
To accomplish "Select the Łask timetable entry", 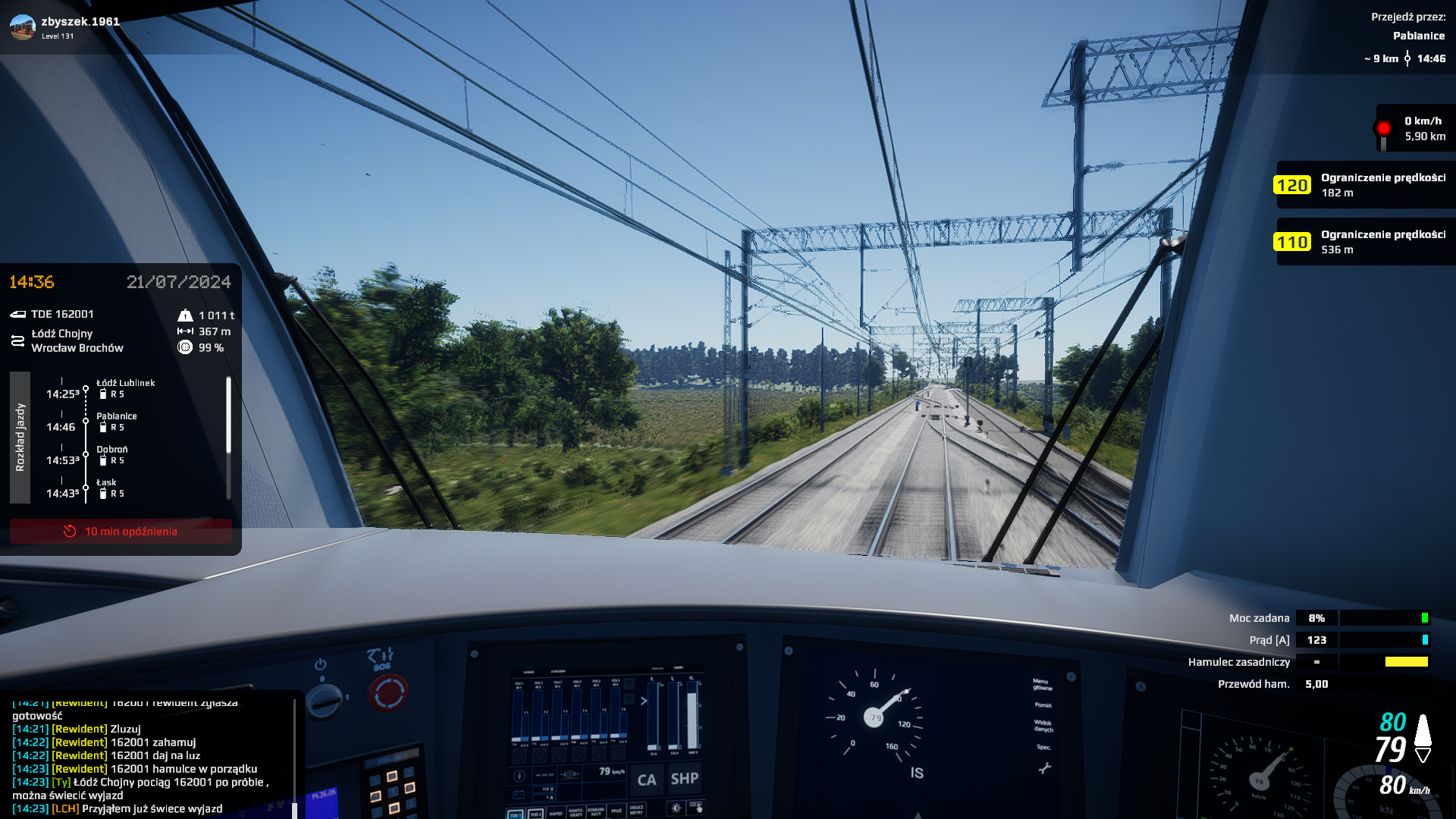I will tap(107, 488).
